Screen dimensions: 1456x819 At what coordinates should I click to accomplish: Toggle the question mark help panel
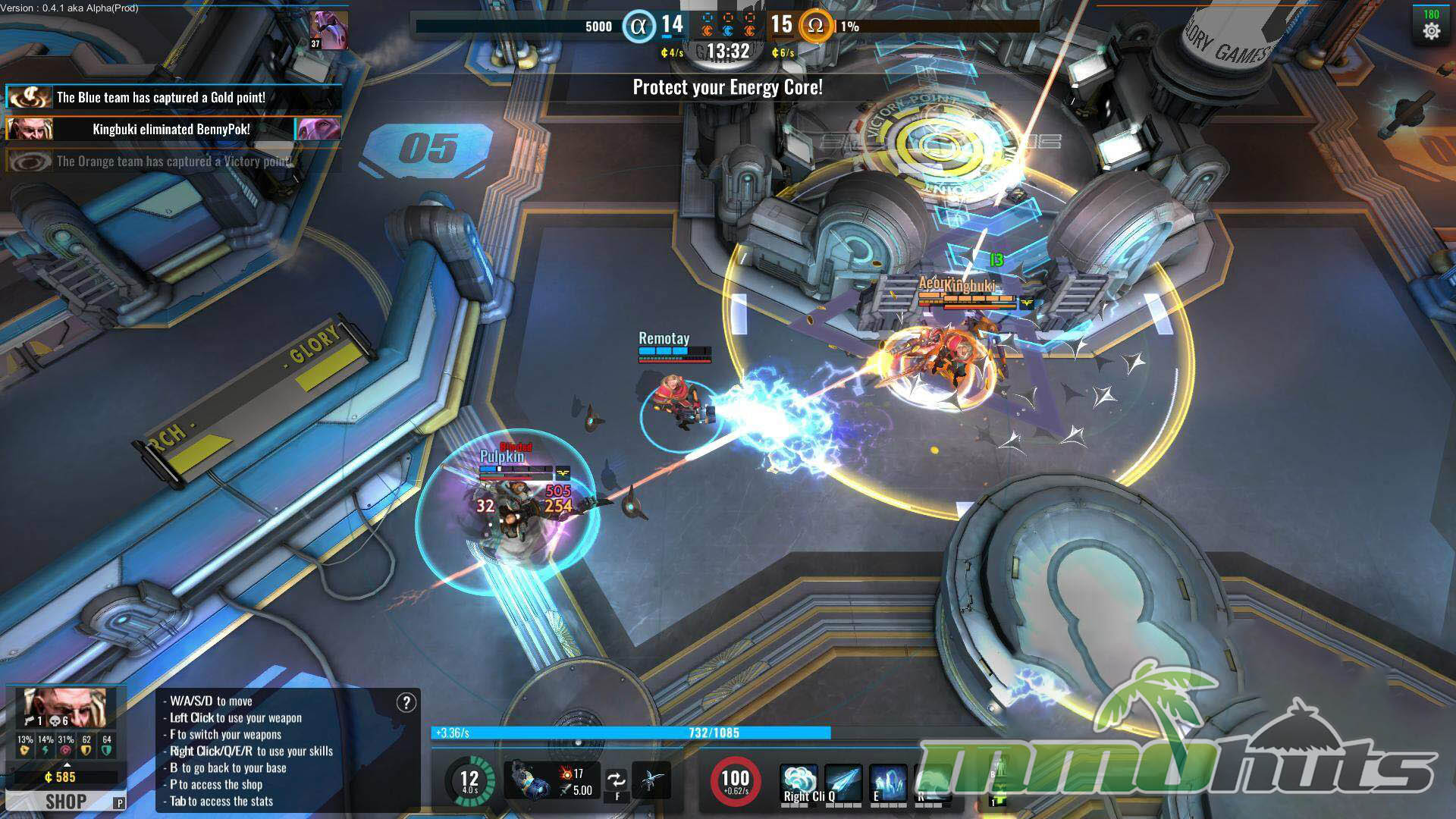[x=406, y=703]
